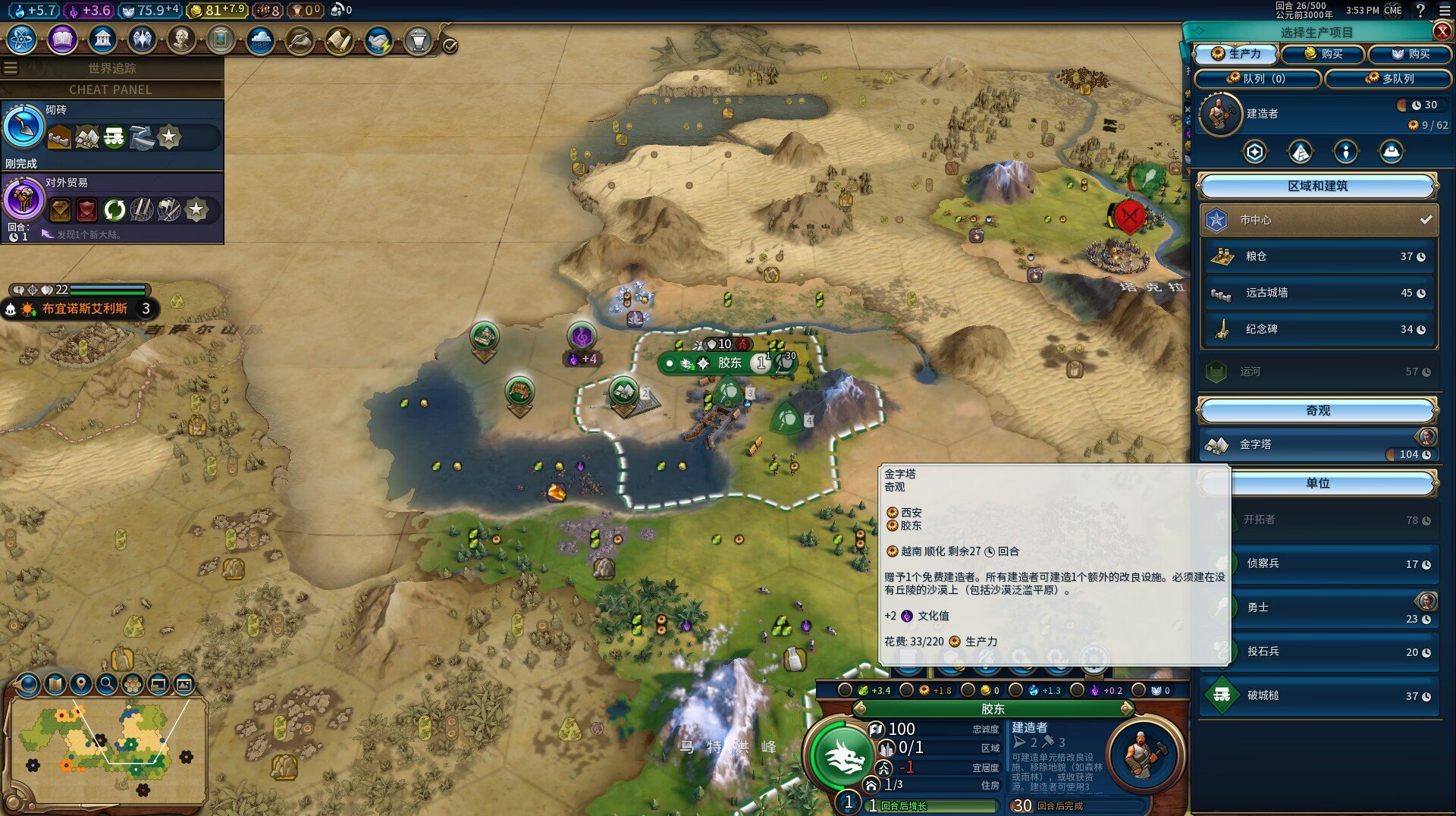Build the 金字塔 pyramids wonder
Image resolution: width=1456 pixels, height=816 pixels.
coord(1318,445)
